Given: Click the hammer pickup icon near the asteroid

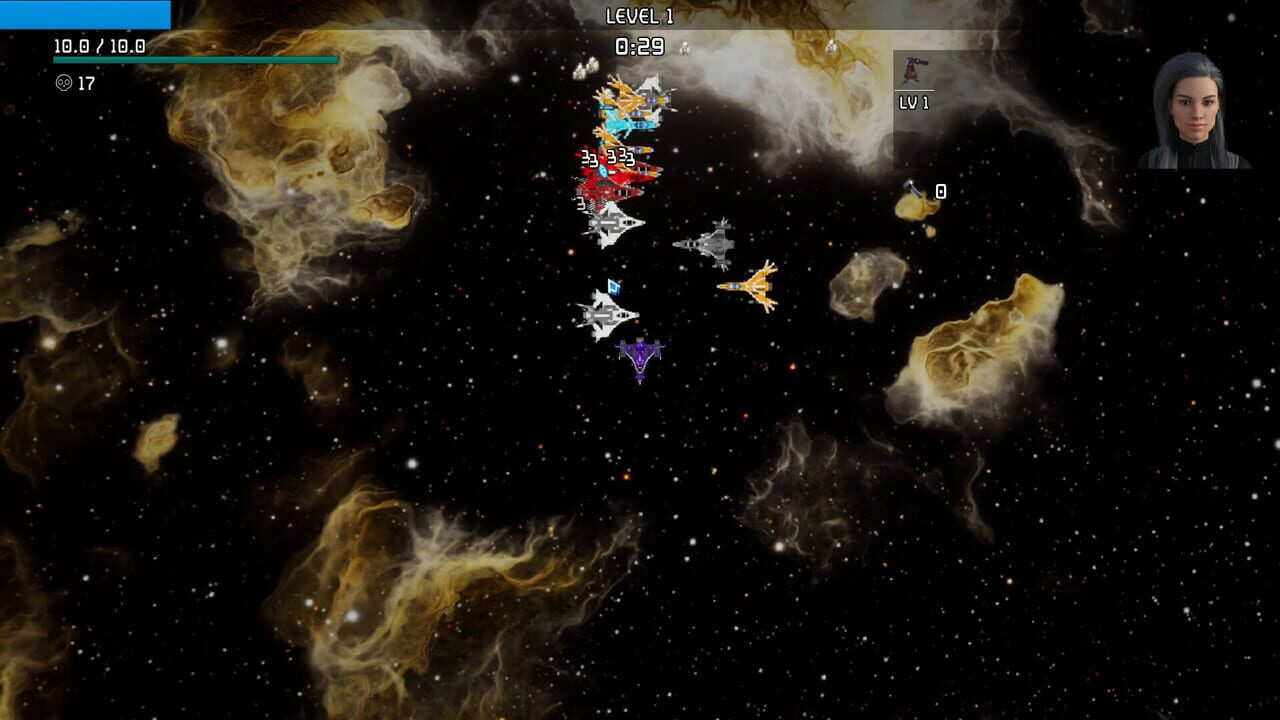Looking at the screenshot, I should click(x=913, y=190).
